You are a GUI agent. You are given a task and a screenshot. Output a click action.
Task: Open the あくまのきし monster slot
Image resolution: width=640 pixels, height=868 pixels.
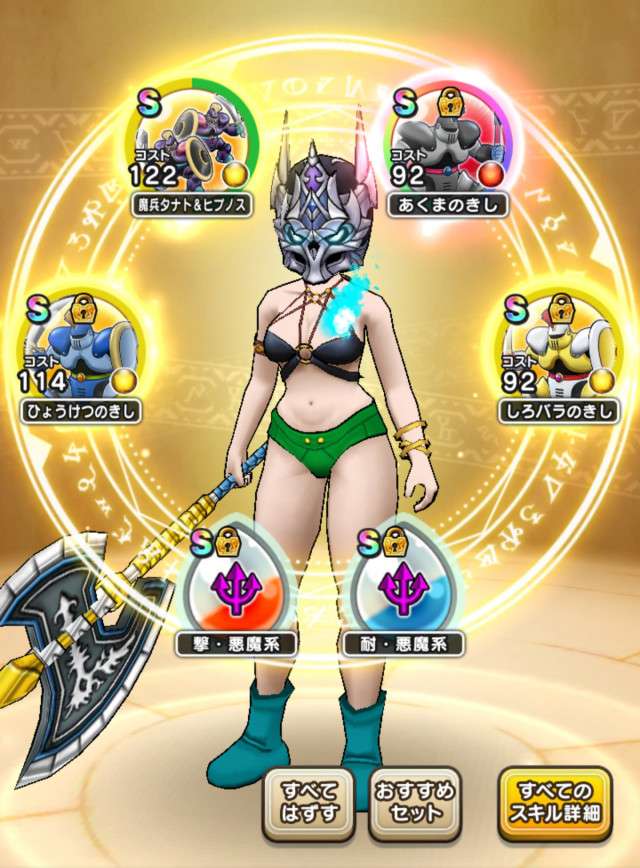[x=446, y=148]
